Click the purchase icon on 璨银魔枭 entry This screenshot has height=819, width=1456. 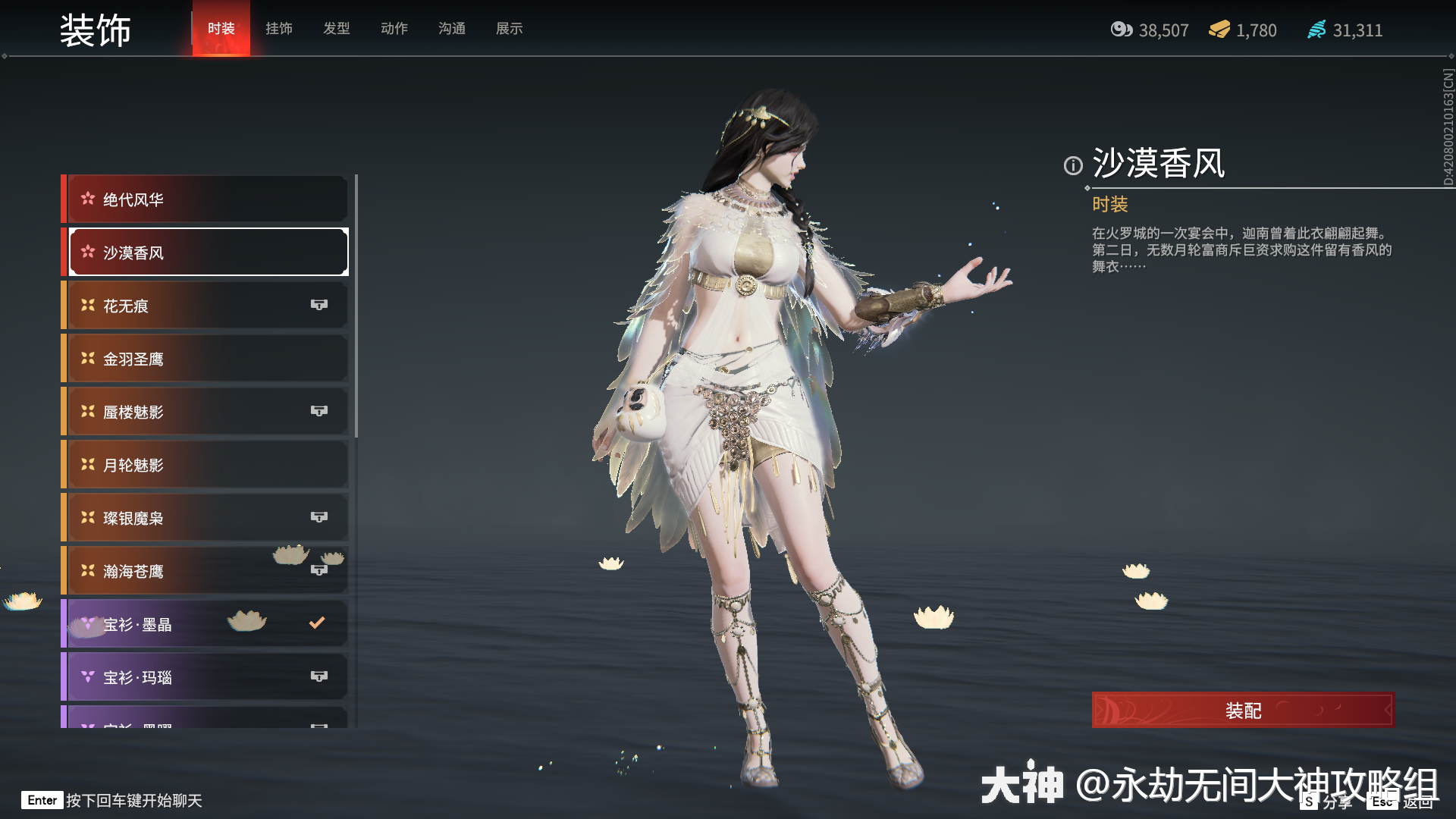click(319, 516)
